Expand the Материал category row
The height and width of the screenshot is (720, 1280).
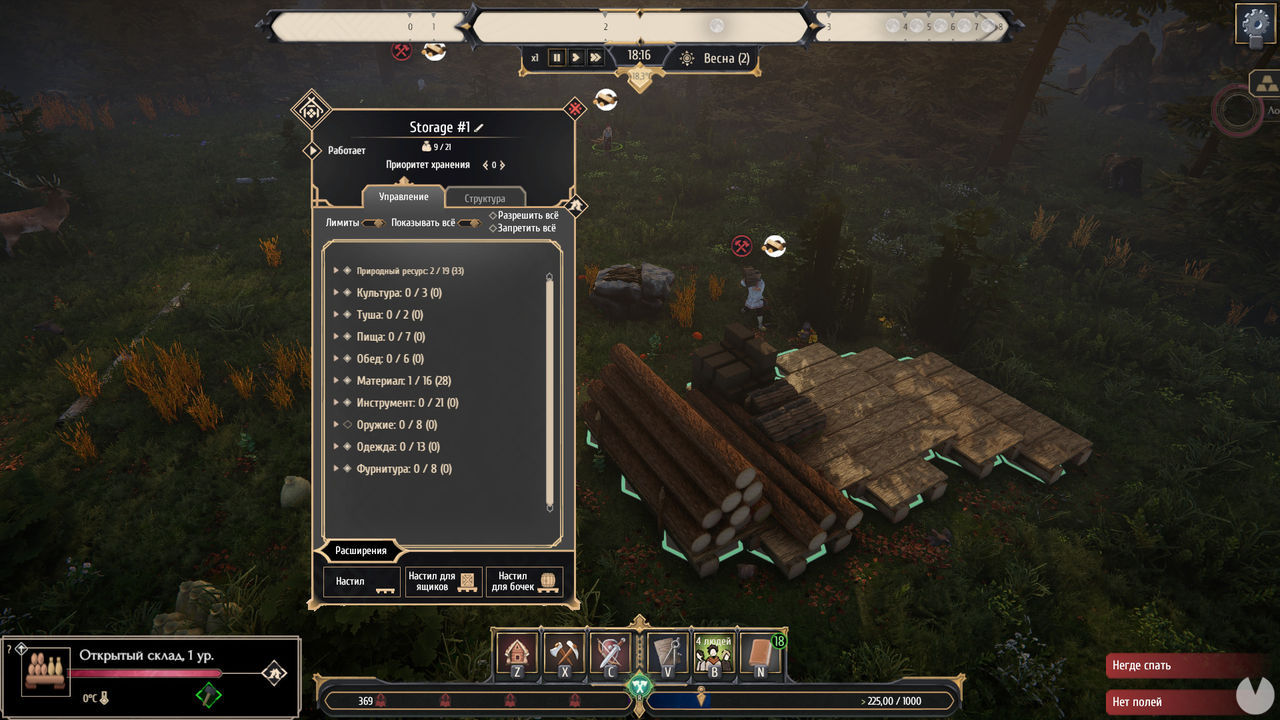[336, 381]
